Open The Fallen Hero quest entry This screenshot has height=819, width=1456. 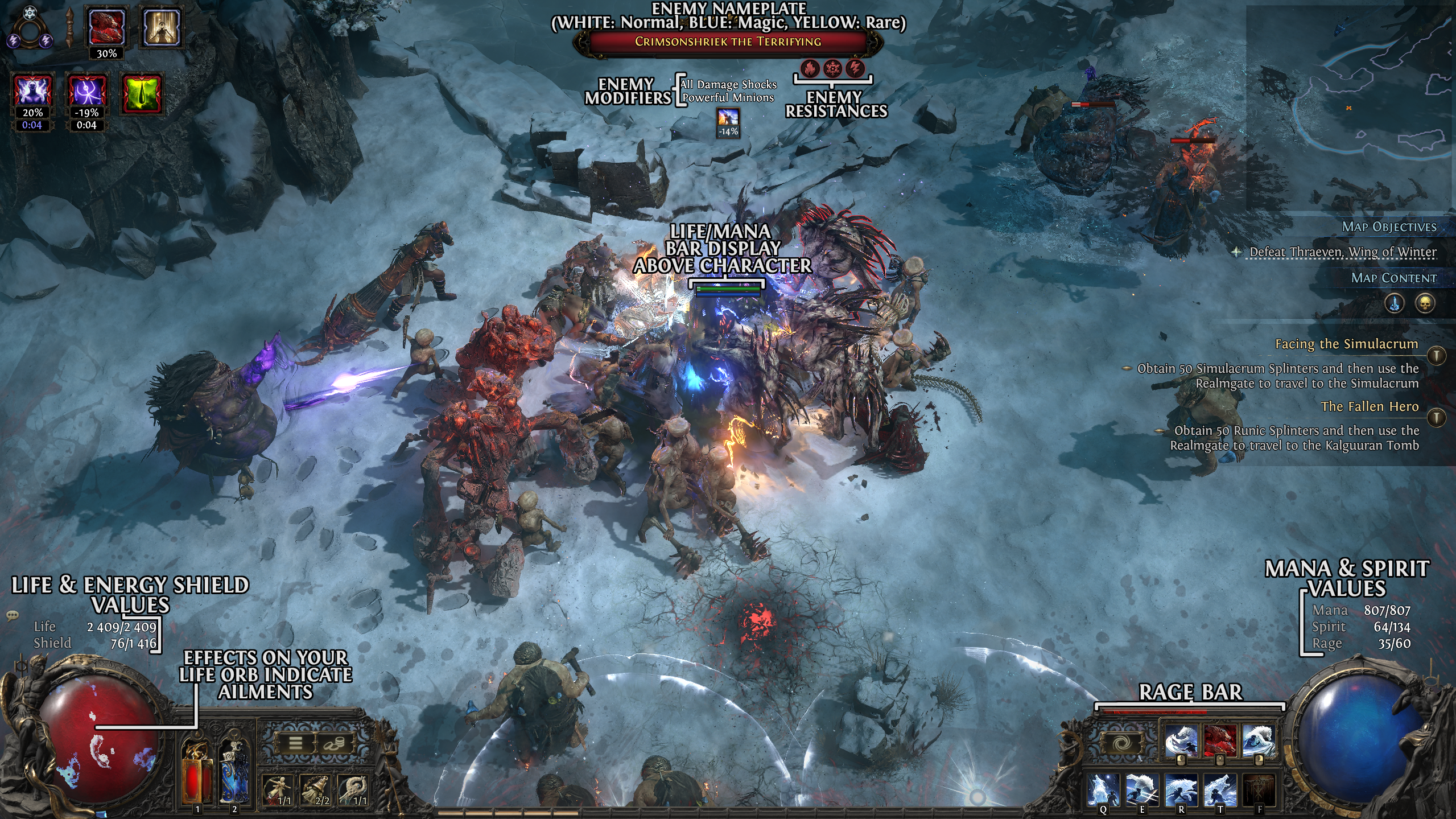(1369, 406)
